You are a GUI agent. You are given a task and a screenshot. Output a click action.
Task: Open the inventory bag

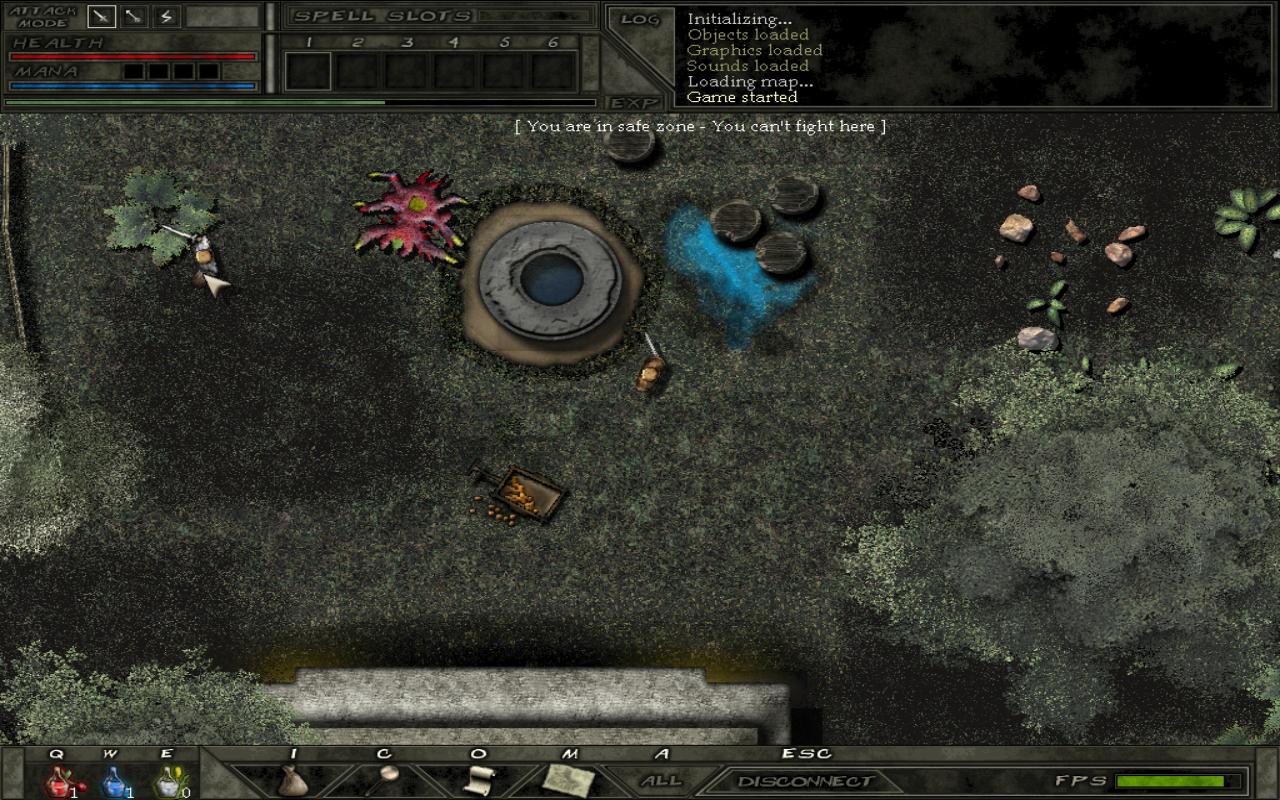[x=292, y=779]
